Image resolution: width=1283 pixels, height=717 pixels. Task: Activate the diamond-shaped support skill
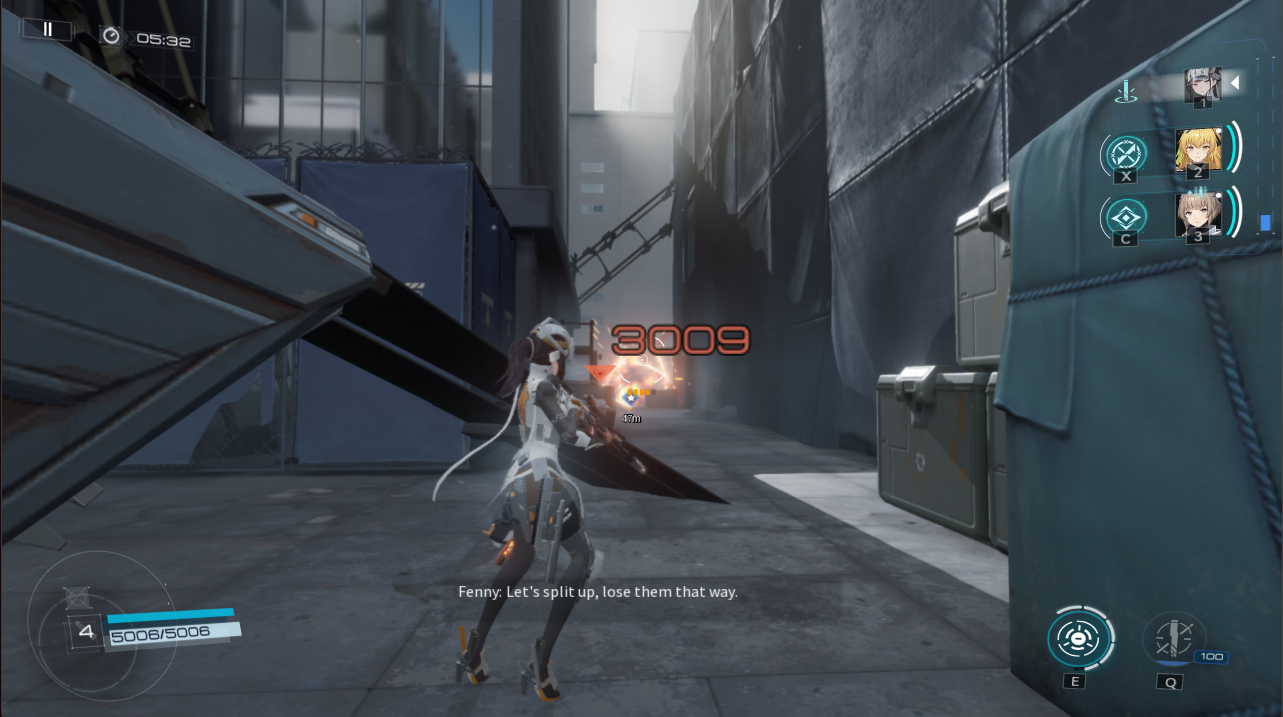(1126, 217)
